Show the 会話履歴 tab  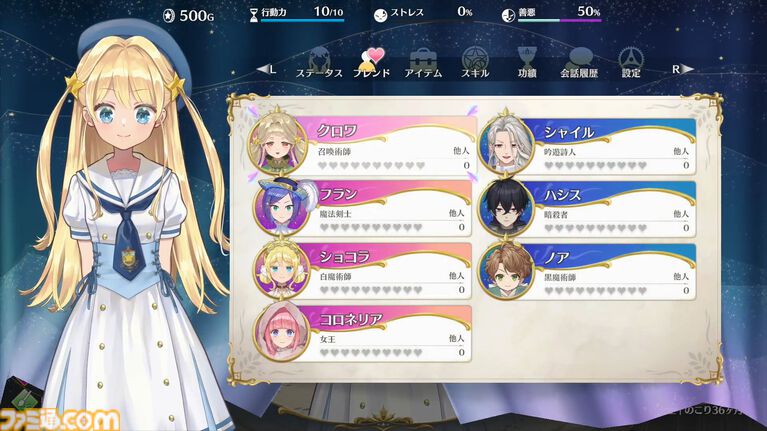pos(579,64)
